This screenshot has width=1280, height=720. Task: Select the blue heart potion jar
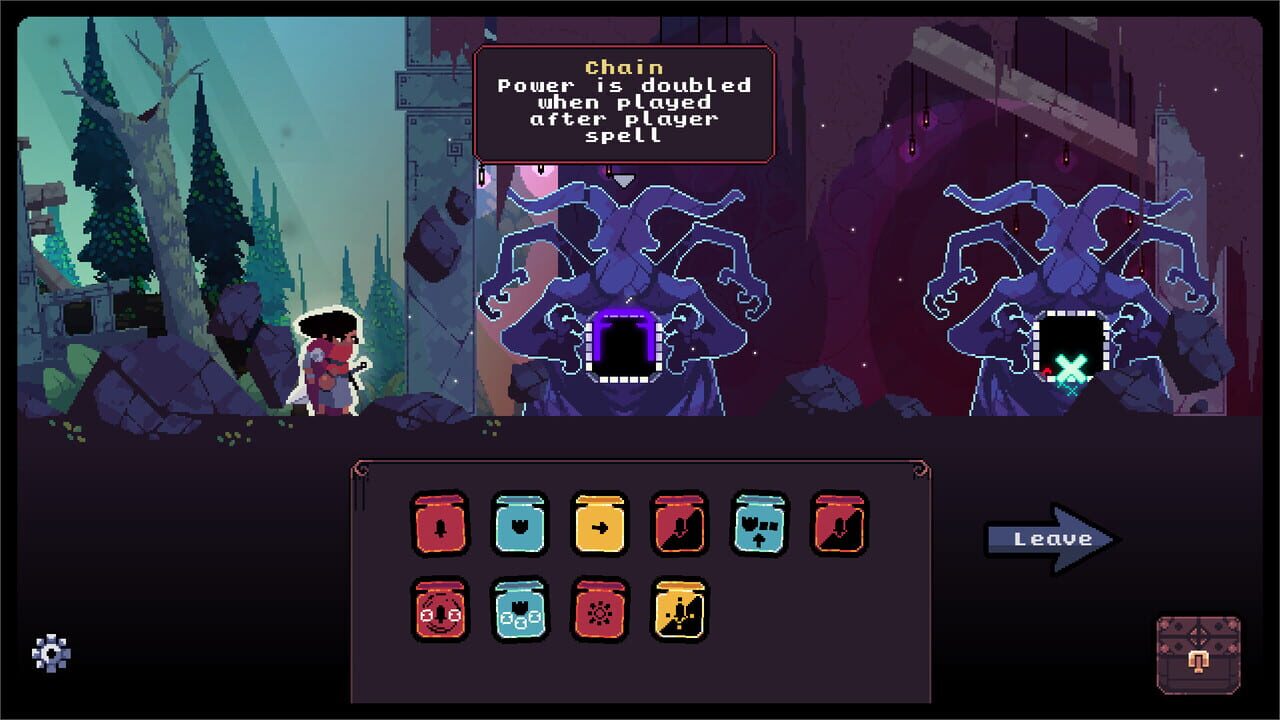point(519,522)
